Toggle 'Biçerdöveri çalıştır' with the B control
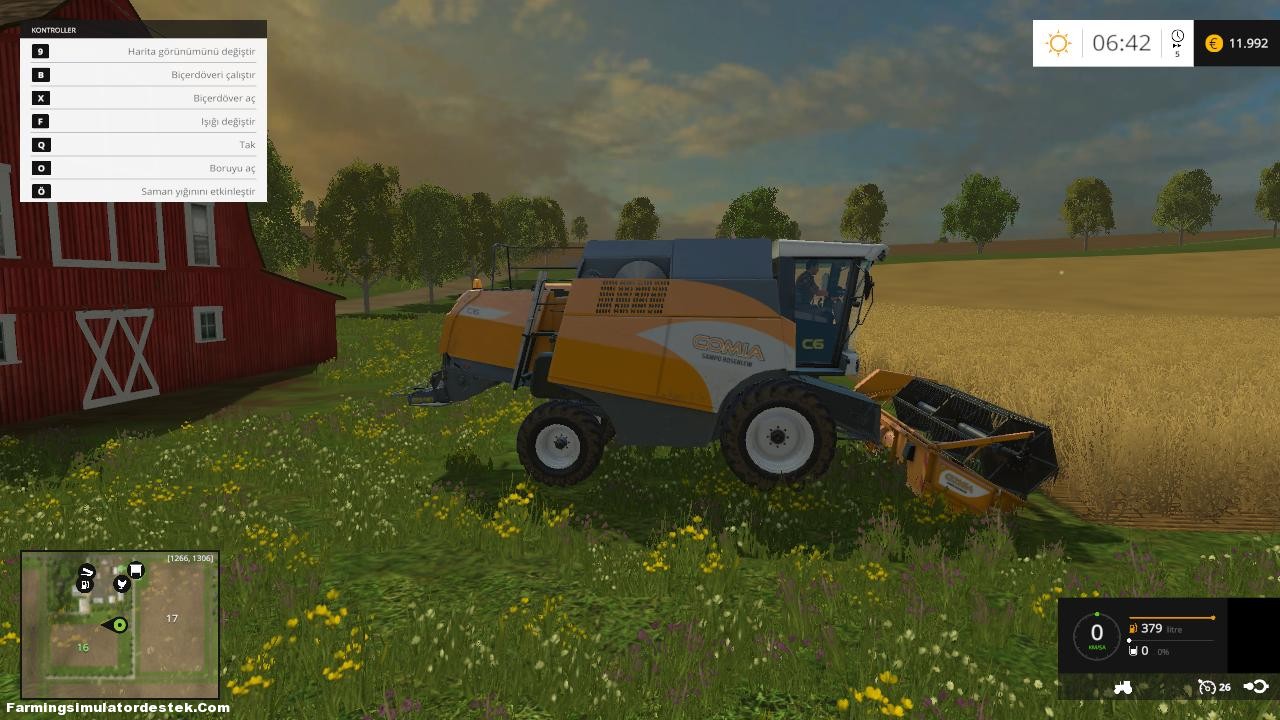The width and height of the screenshot is (1280, 720). tap(143, 74)
